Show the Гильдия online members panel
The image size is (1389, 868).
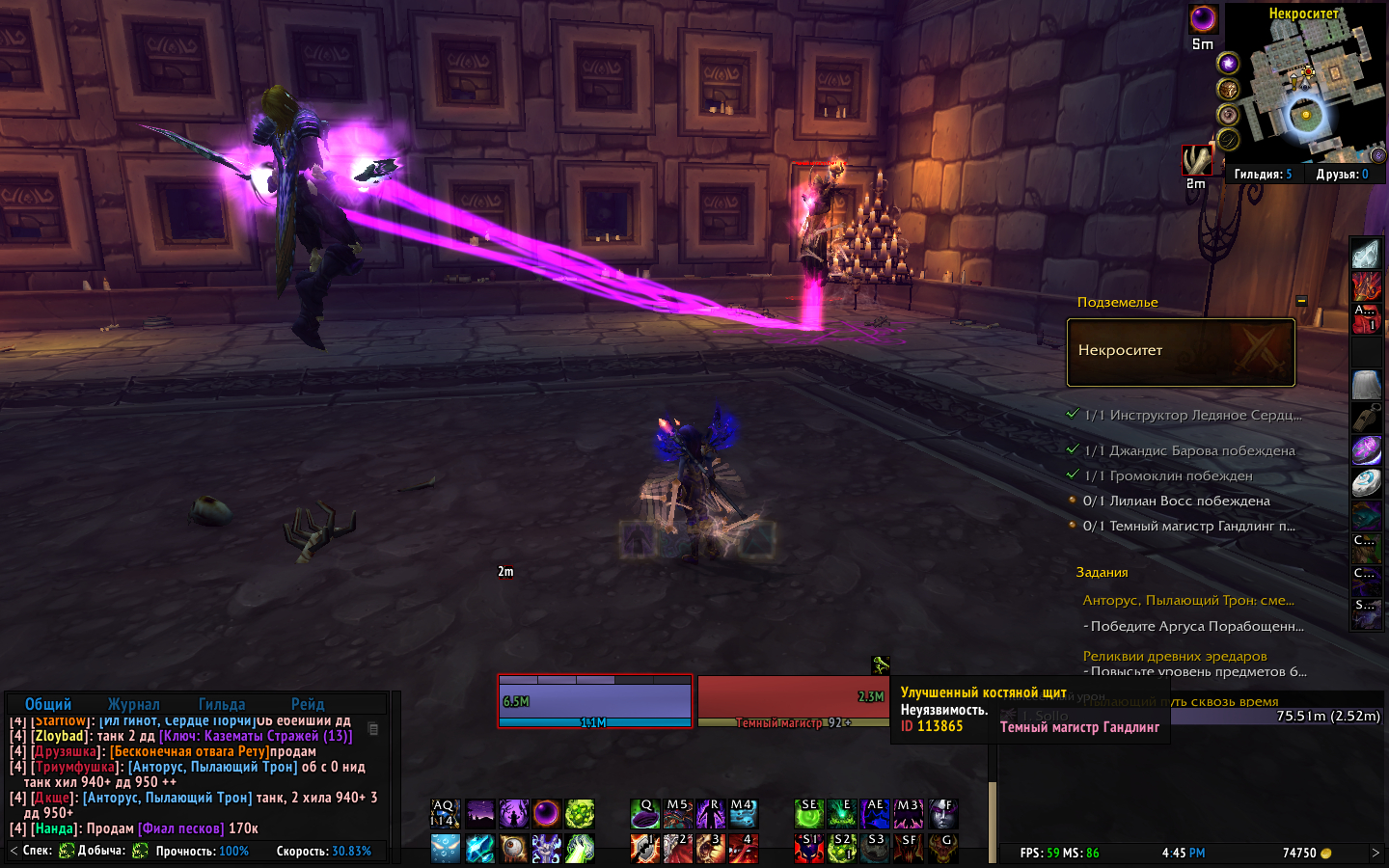click(x=1262, y=175)
